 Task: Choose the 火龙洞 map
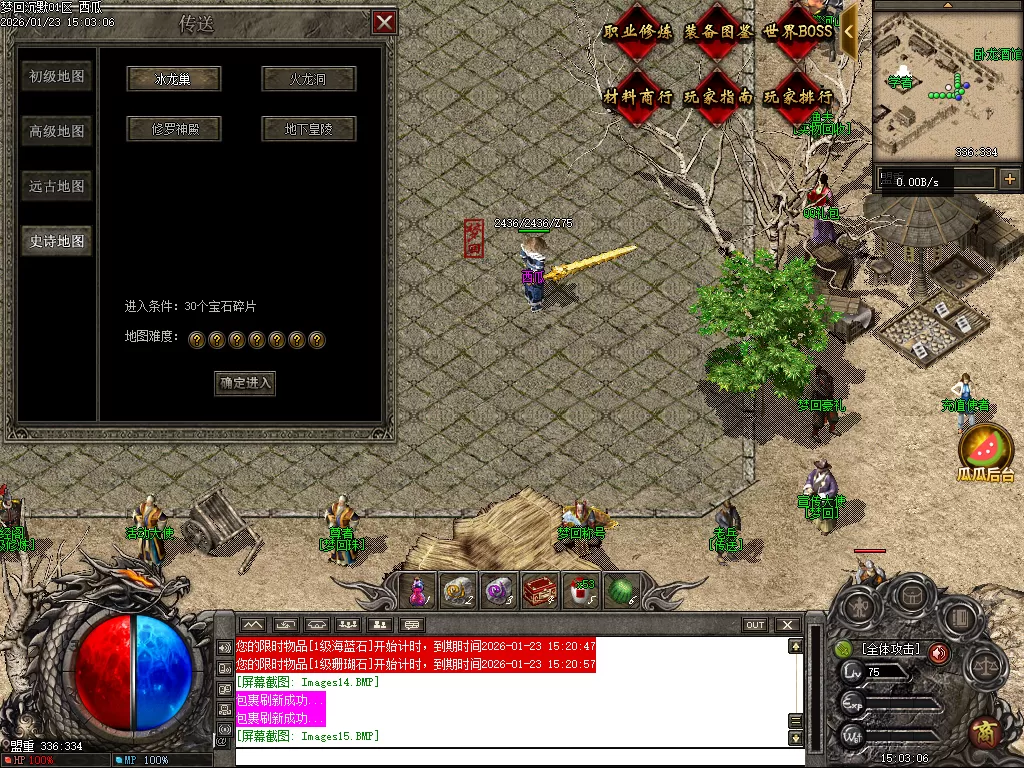click(x=308, y=79)
